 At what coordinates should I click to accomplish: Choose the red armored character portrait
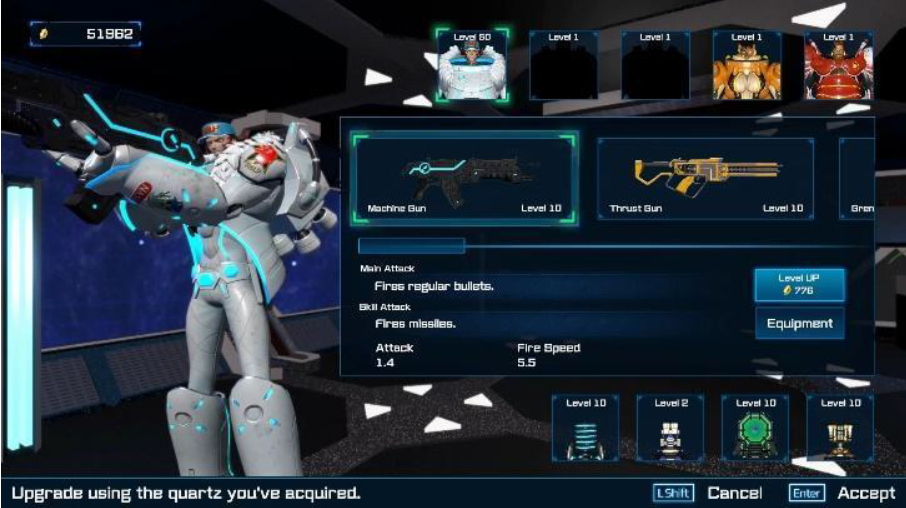click(839, 65)
